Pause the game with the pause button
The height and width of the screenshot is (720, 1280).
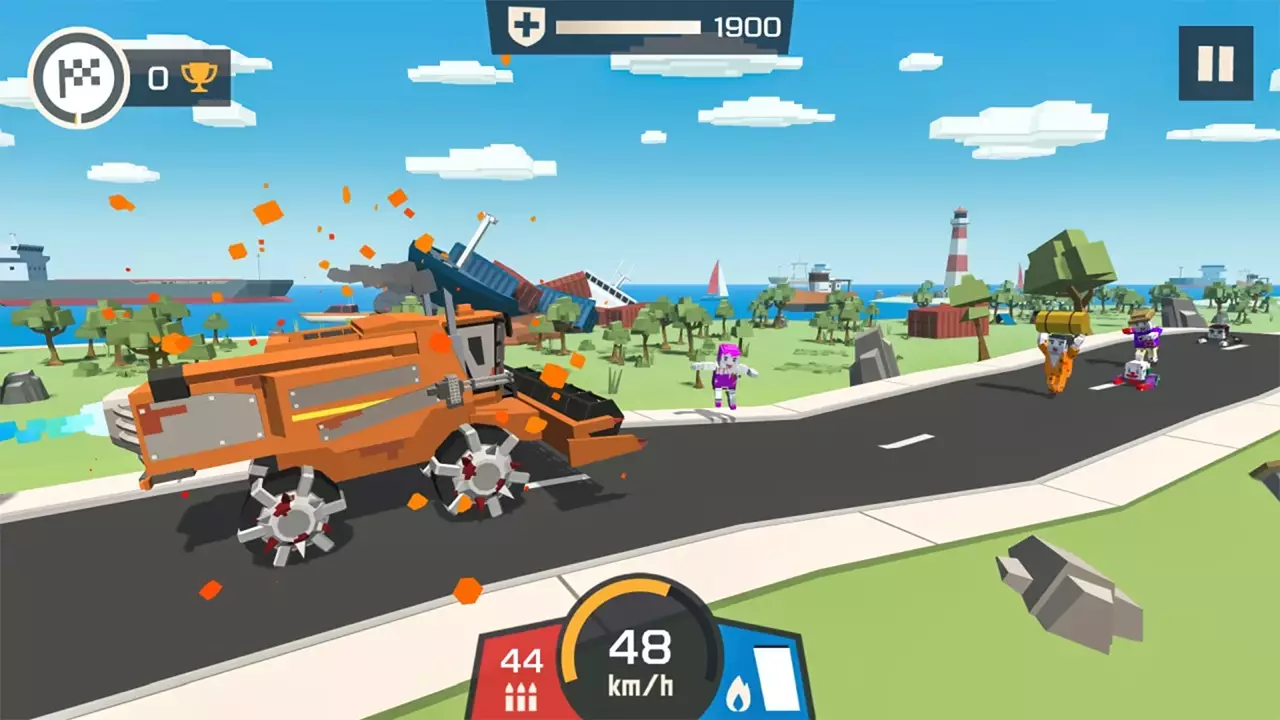click(1215, 62)
